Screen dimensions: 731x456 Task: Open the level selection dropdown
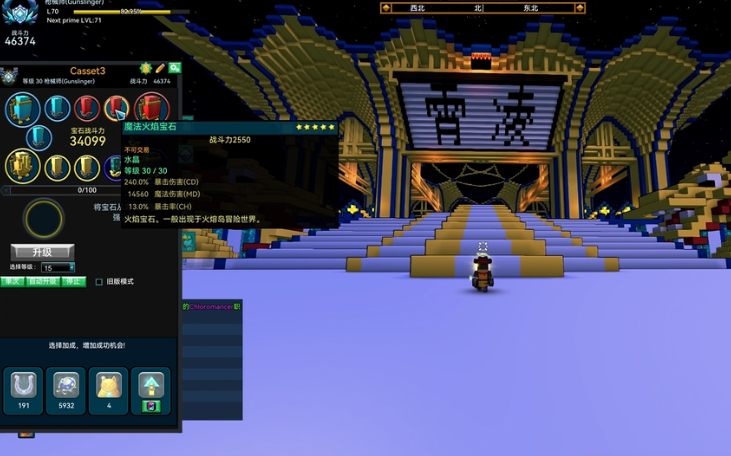click(x=57, y=267)
